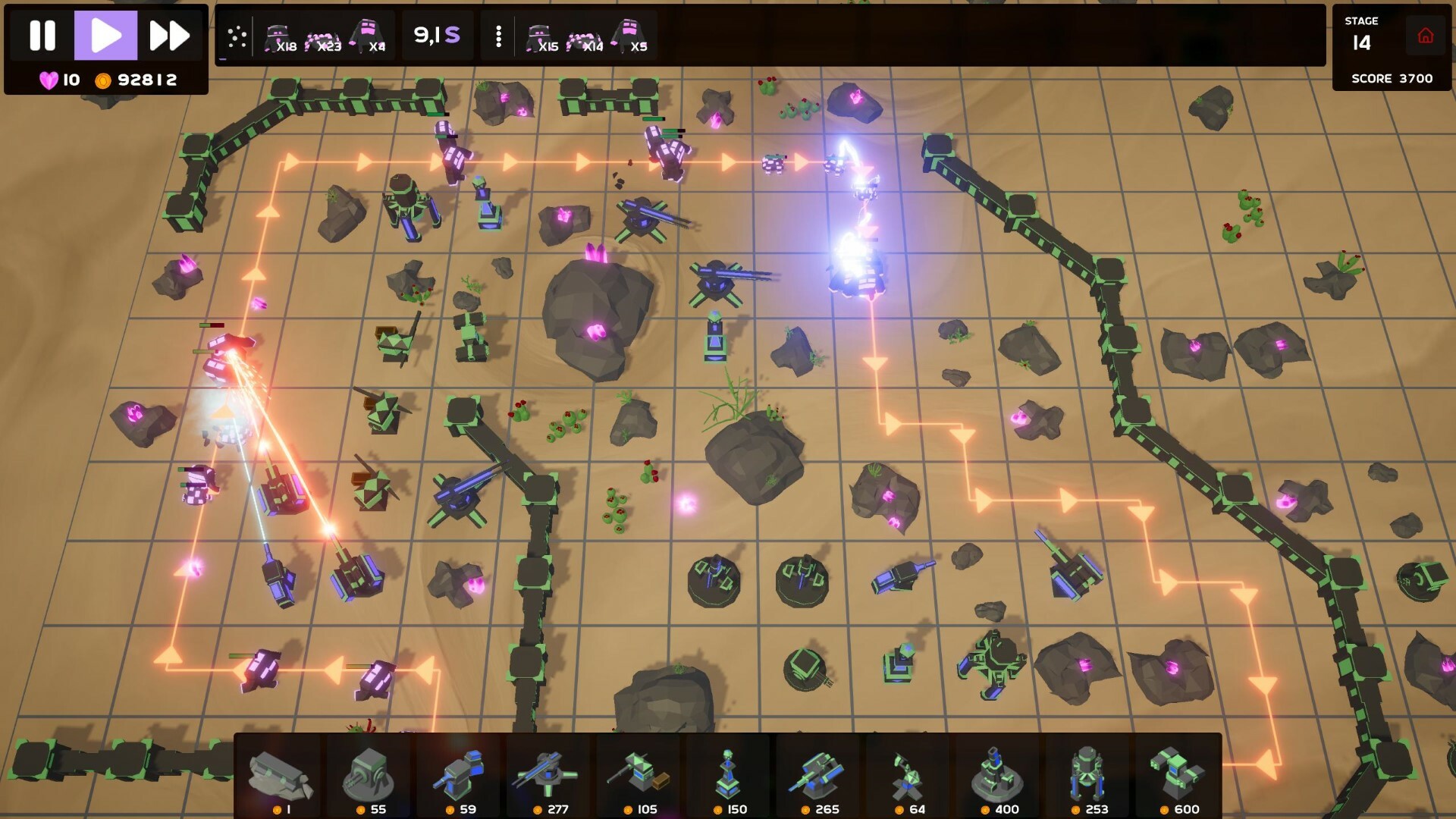Pause the game with the pause button

pyautogui.click(x=43, y=34)
